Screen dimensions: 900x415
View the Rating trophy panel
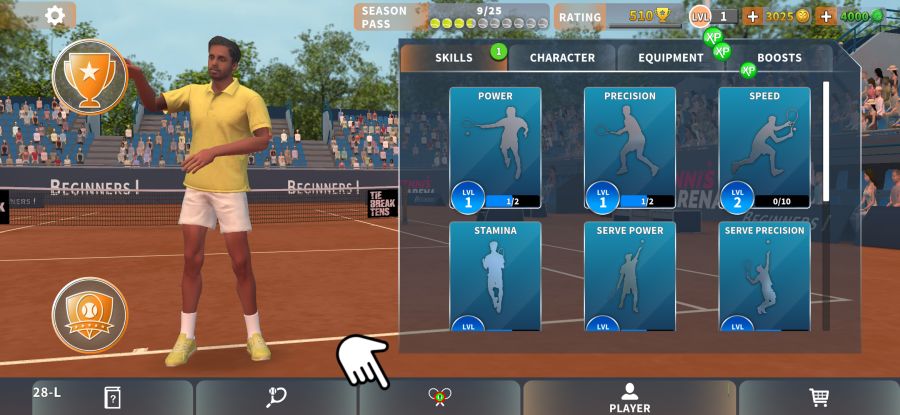pos(618,16)
